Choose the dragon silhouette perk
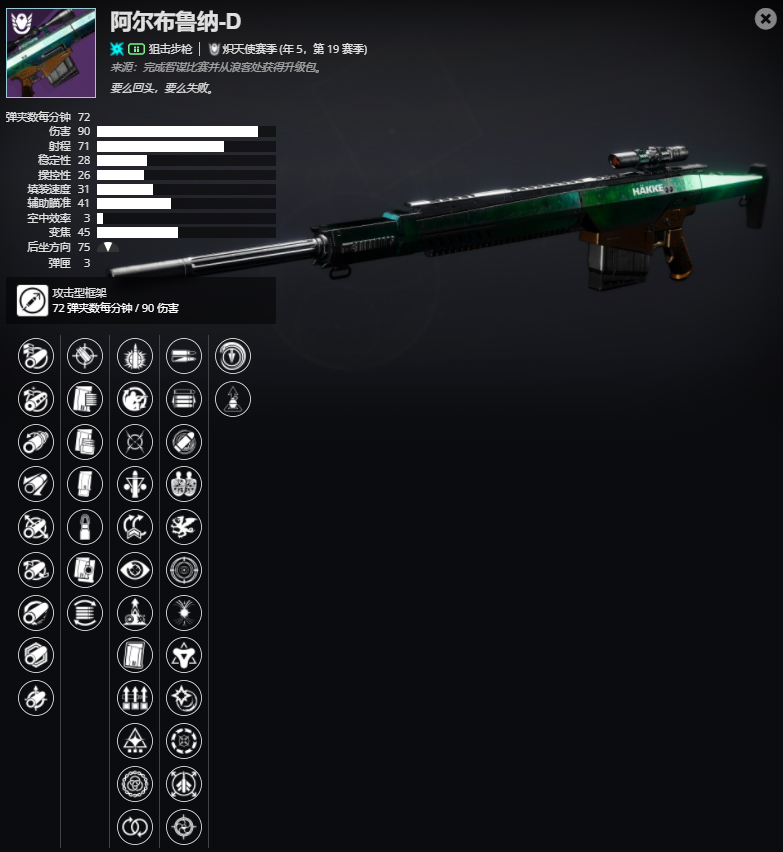Screen dimensions: 783x852 point(184,527)
